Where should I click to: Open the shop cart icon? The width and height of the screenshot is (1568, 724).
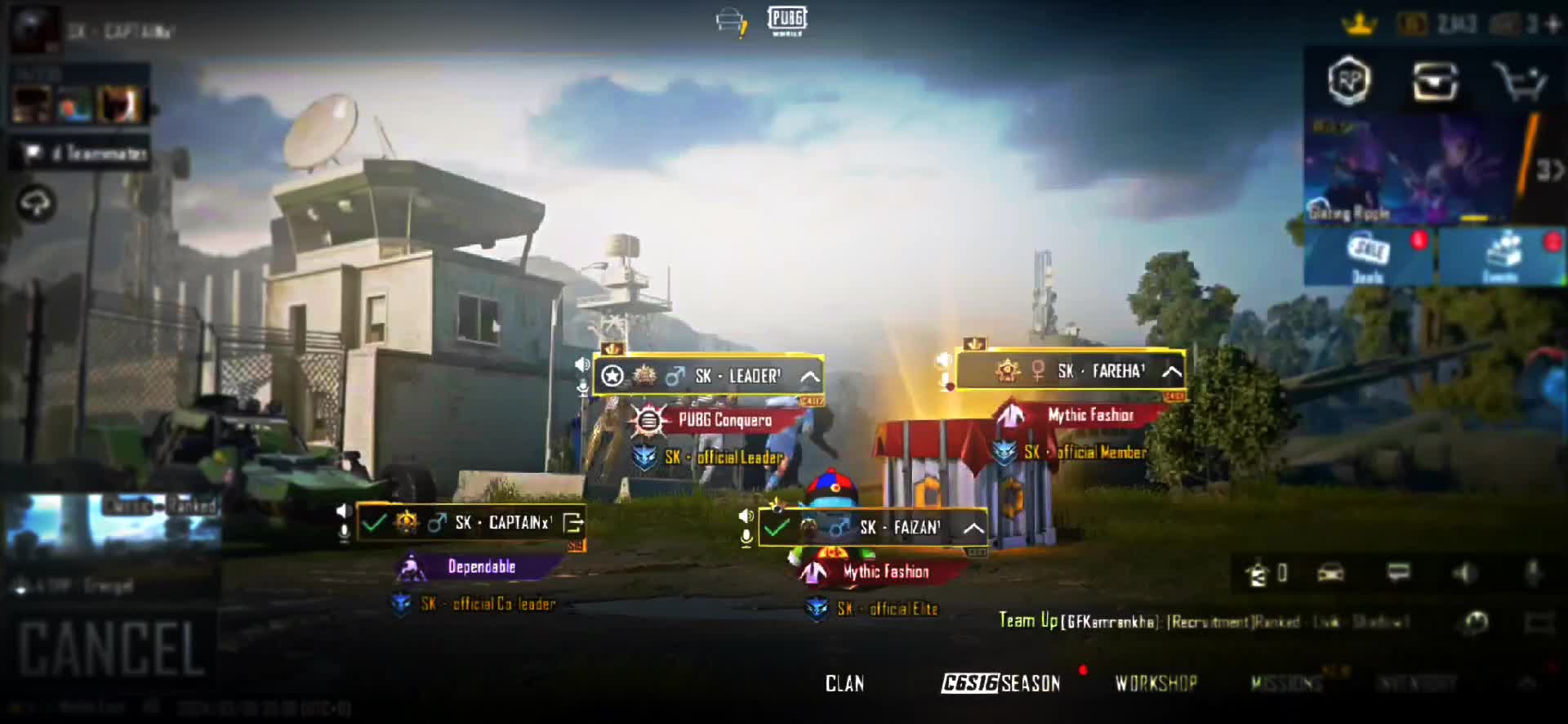(1519, 81)
